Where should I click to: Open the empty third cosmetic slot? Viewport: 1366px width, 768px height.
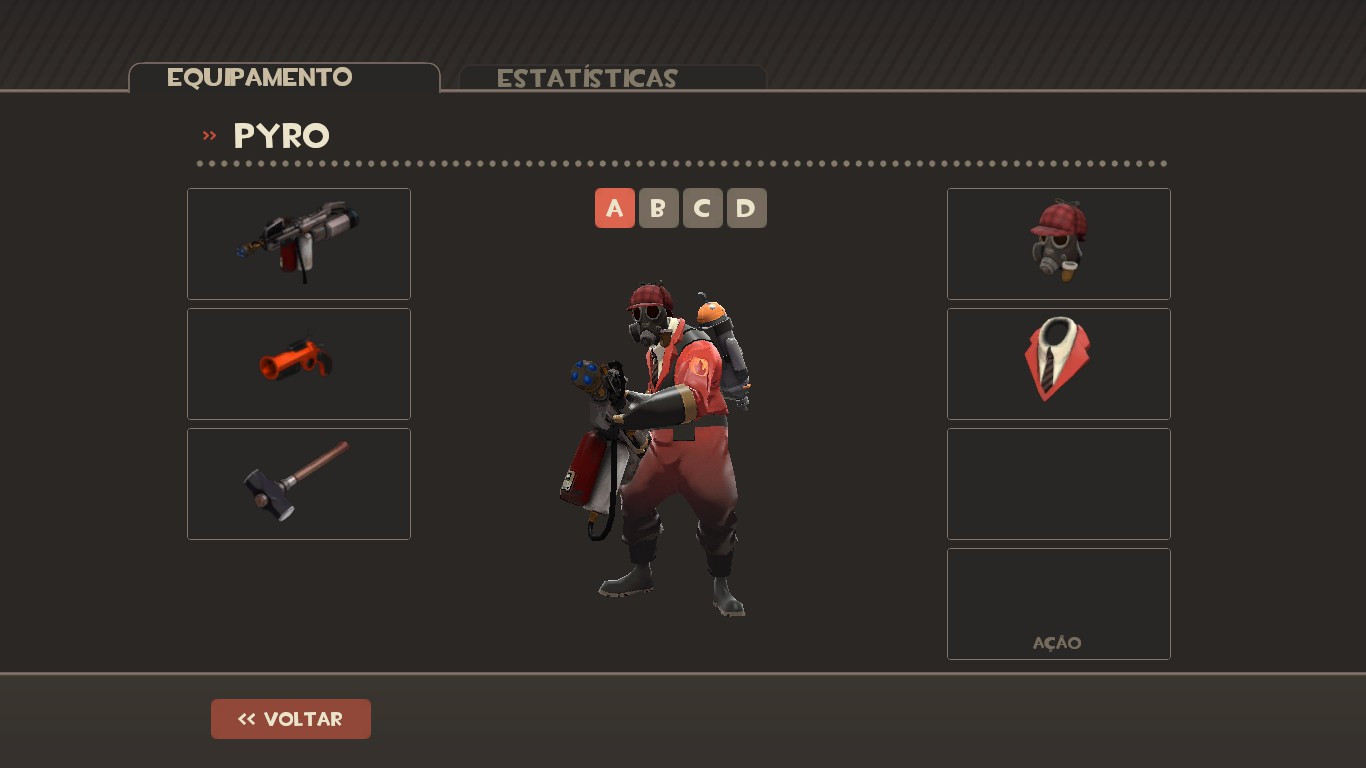[x=1058, y=483]
